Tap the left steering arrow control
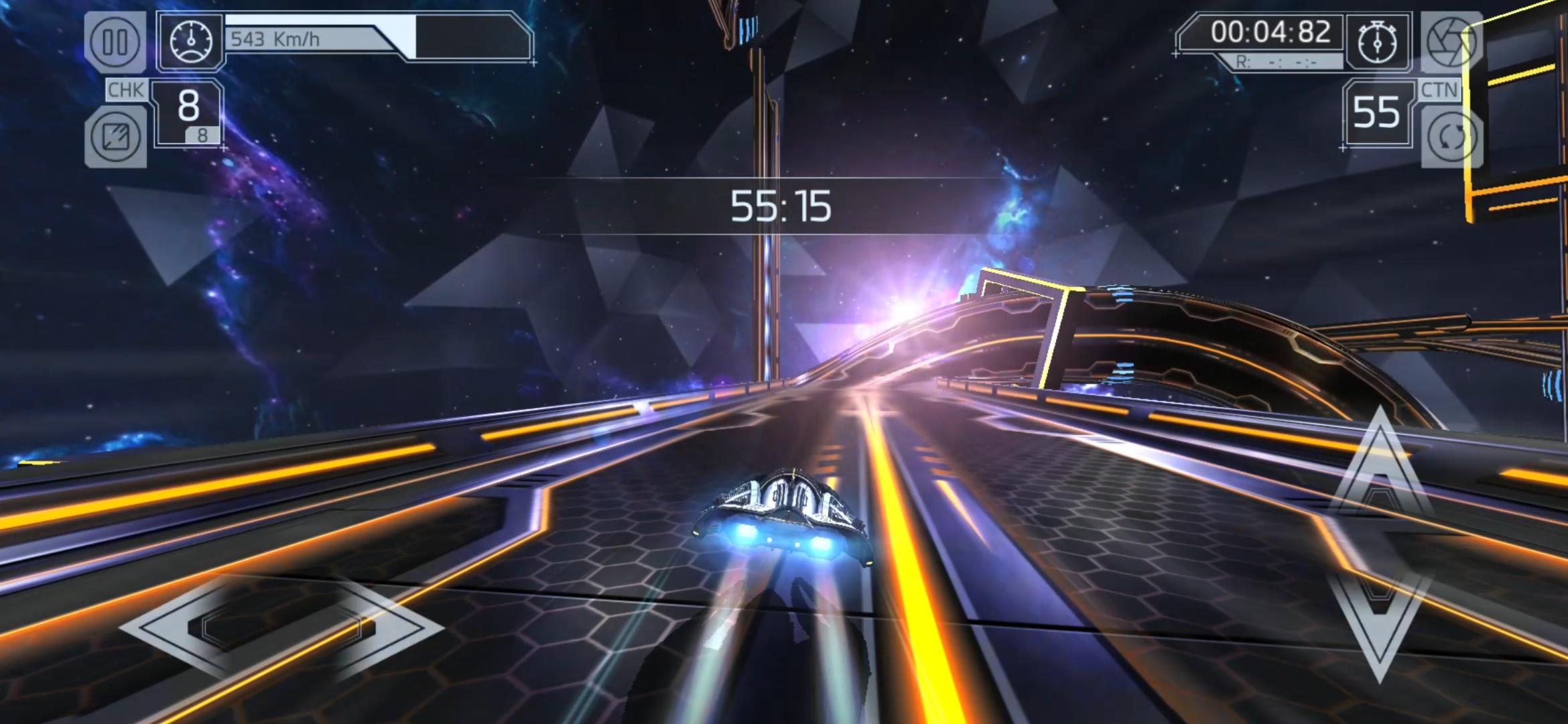 click(x=281, y=630)
